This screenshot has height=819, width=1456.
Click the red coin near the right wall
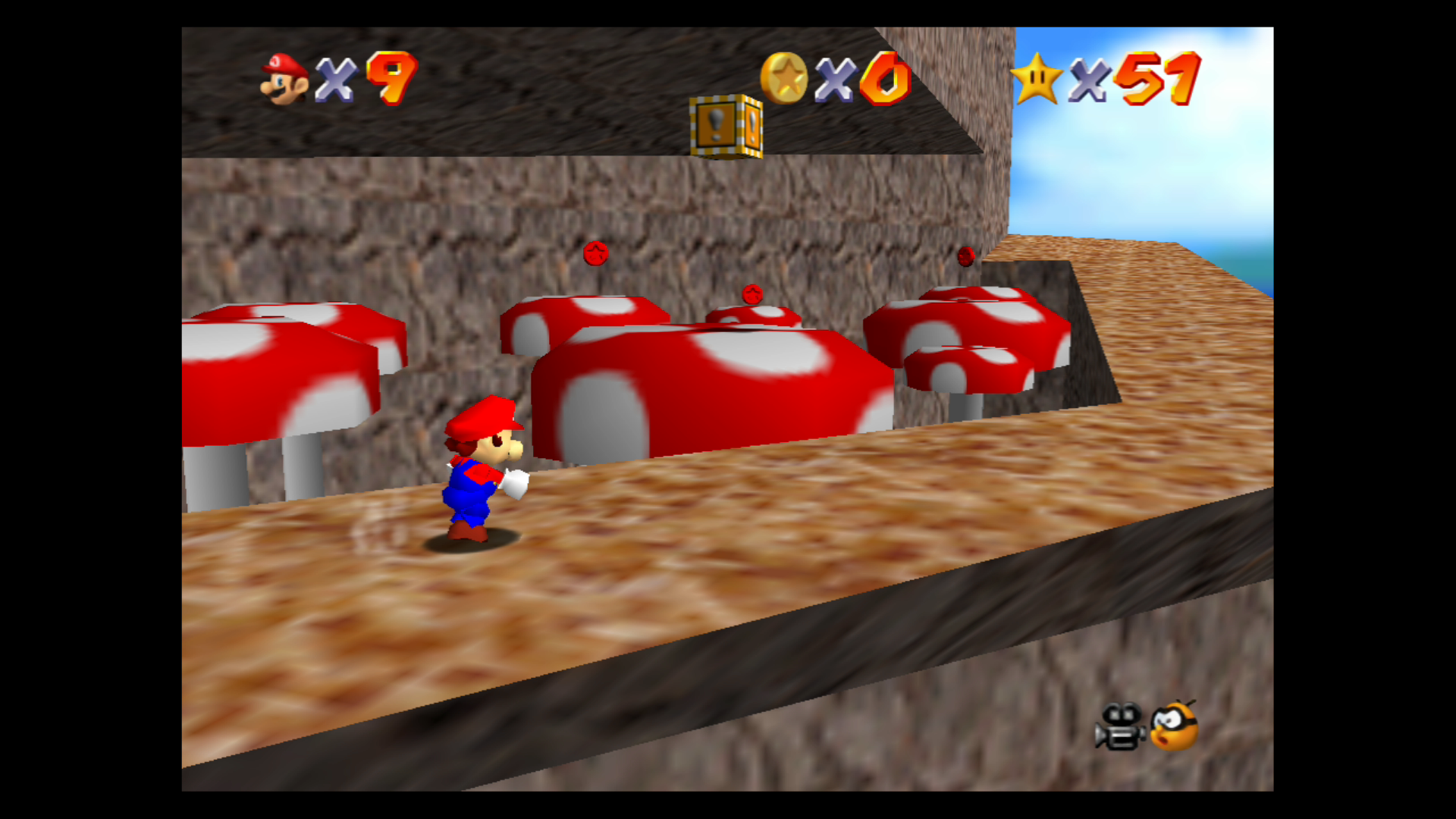point(965,256)
